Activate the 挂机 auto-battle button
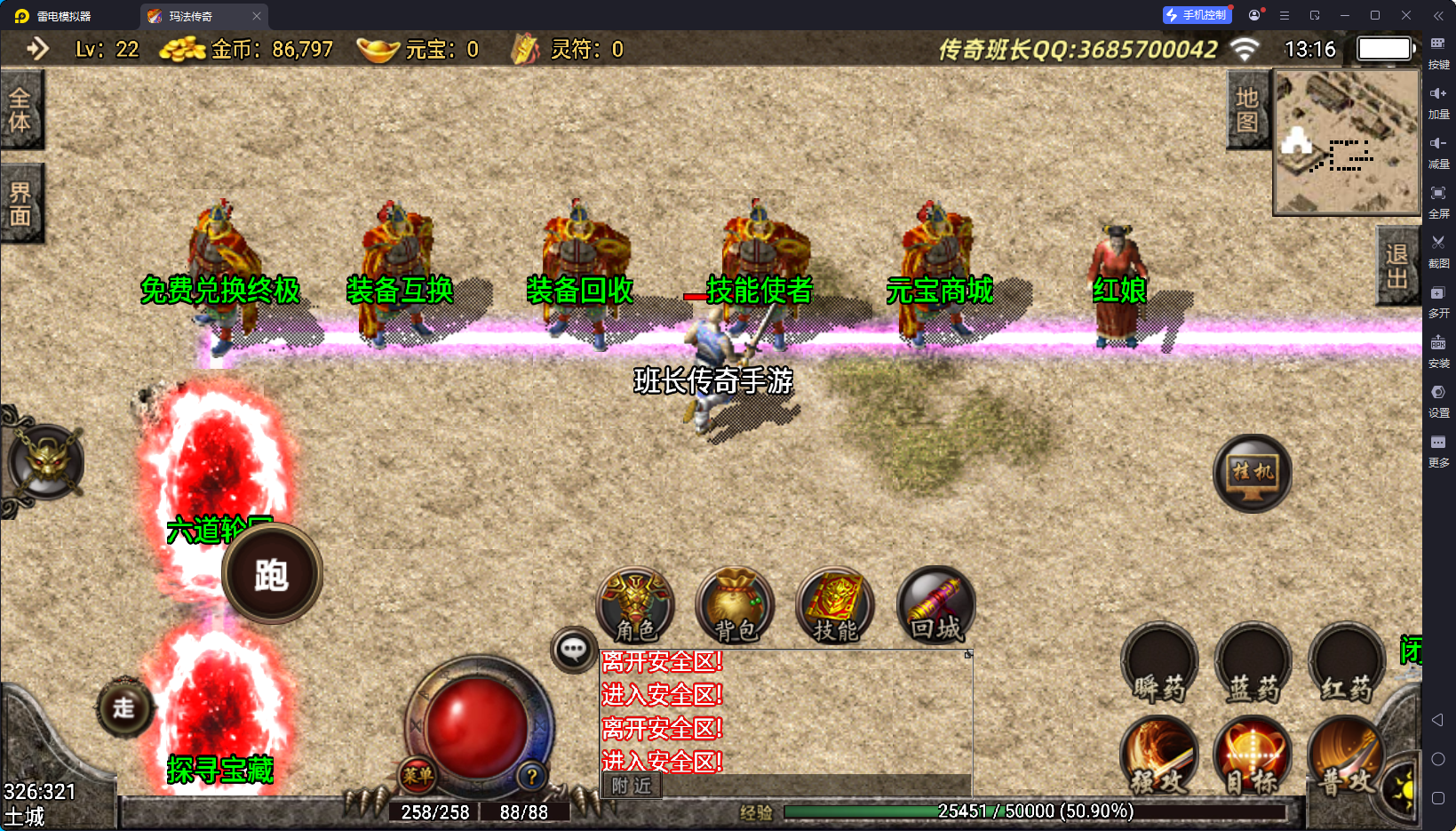The height and width of the screenshot is (831, 1456). click(x=1253, y=473)
